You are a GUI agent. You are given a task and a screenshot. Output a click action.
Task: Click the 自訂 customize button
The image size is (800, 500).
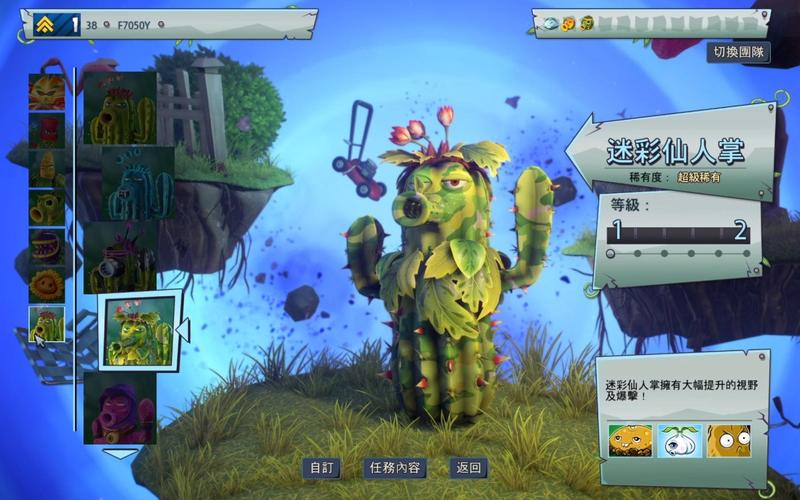tap(322, 468)
